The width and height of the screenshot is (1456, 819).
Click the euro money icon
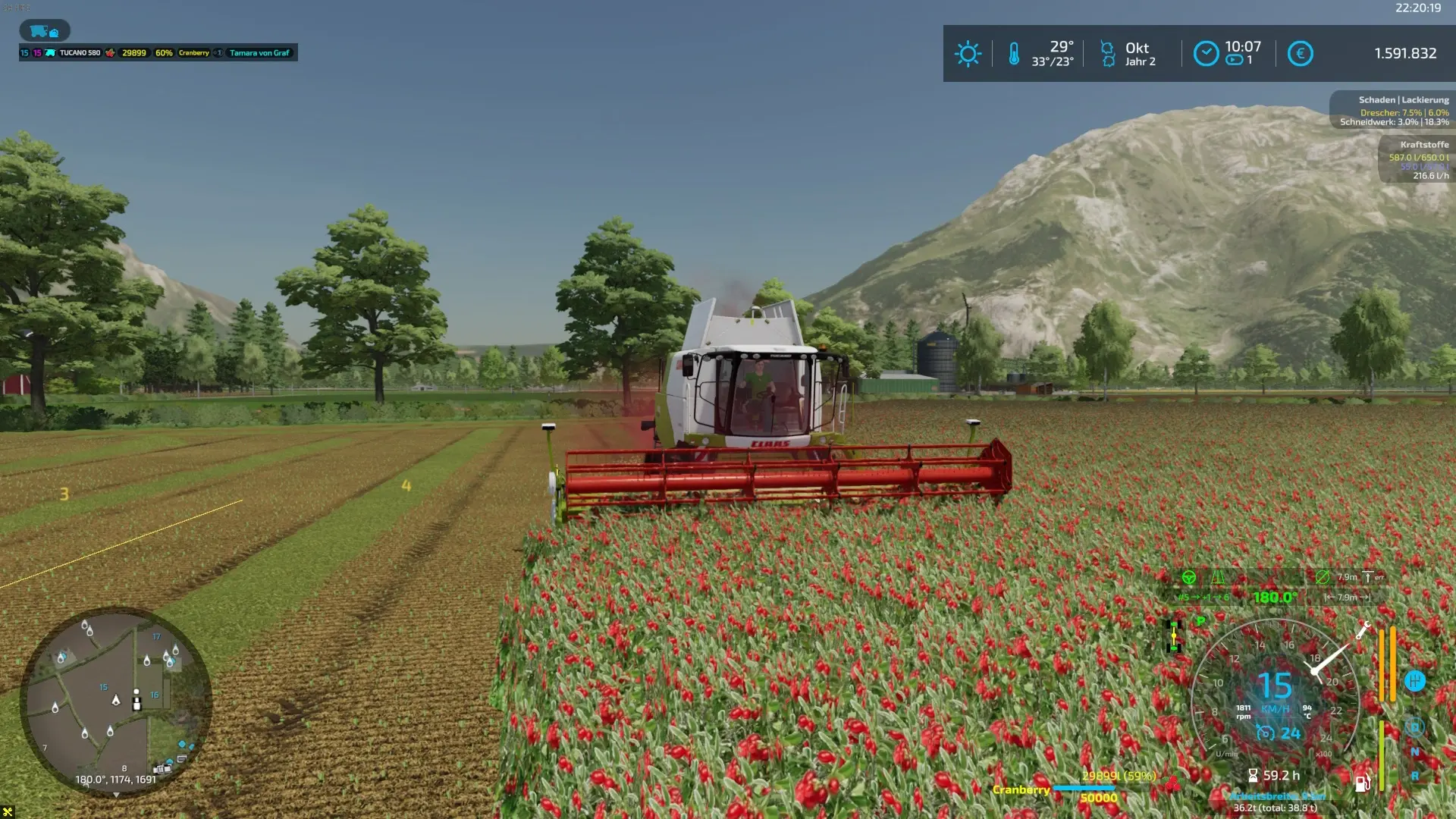tap(1300, 54)
